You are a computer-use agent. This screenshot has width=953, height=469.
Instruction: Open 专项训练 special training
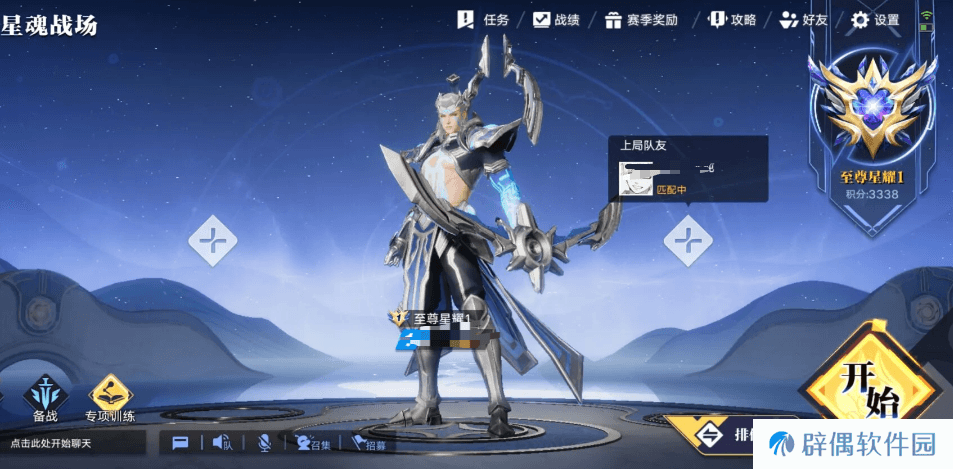(110, 396)
